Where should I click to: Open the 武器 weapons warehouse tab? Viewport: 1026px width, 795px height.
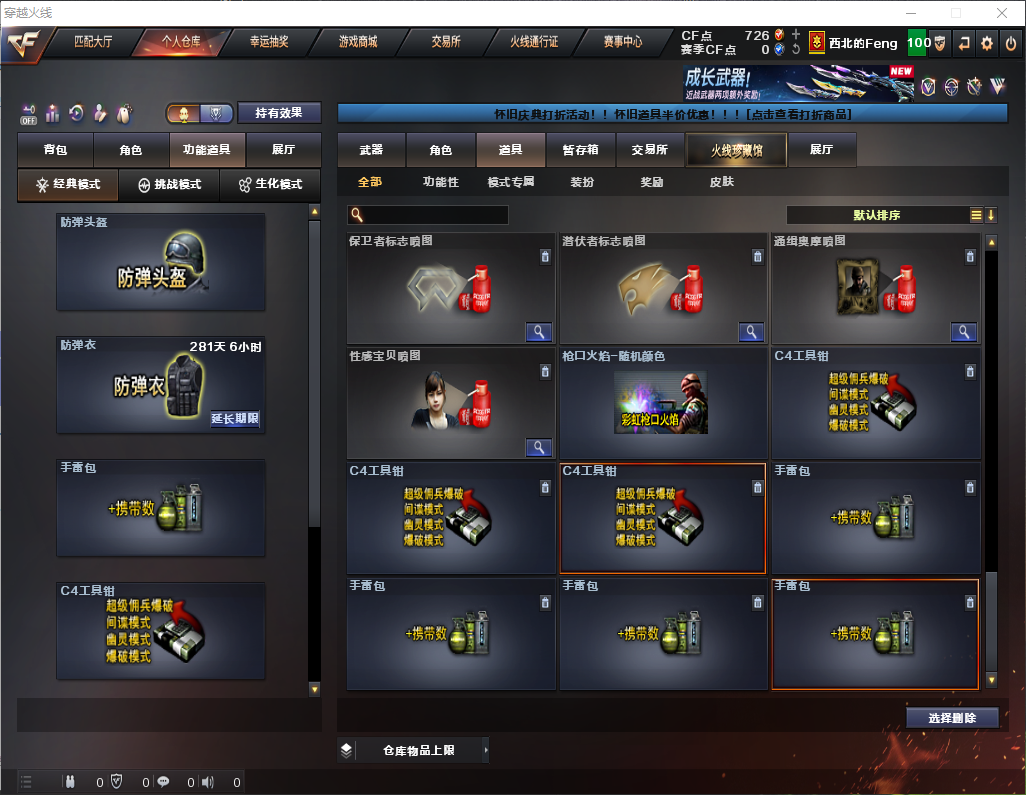371,150
